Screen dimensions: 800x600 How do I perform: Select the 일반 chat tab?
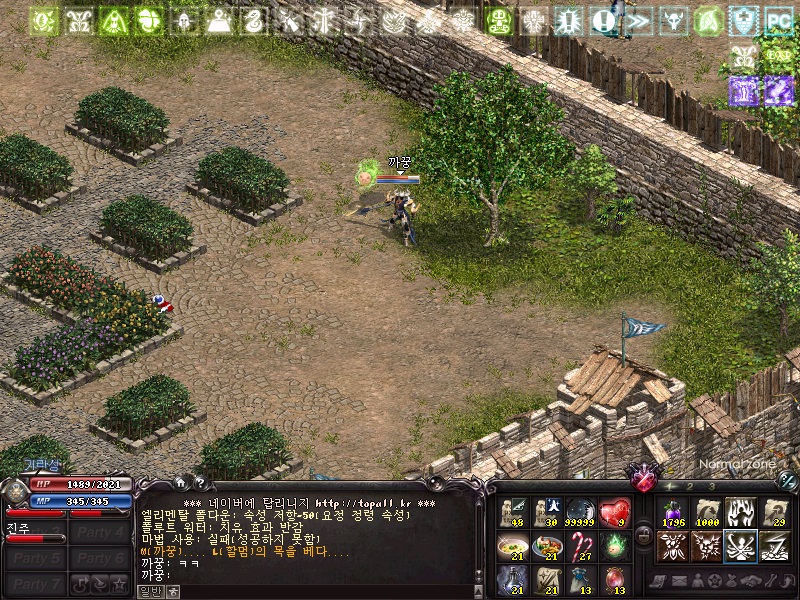click(x=149, y=592)
